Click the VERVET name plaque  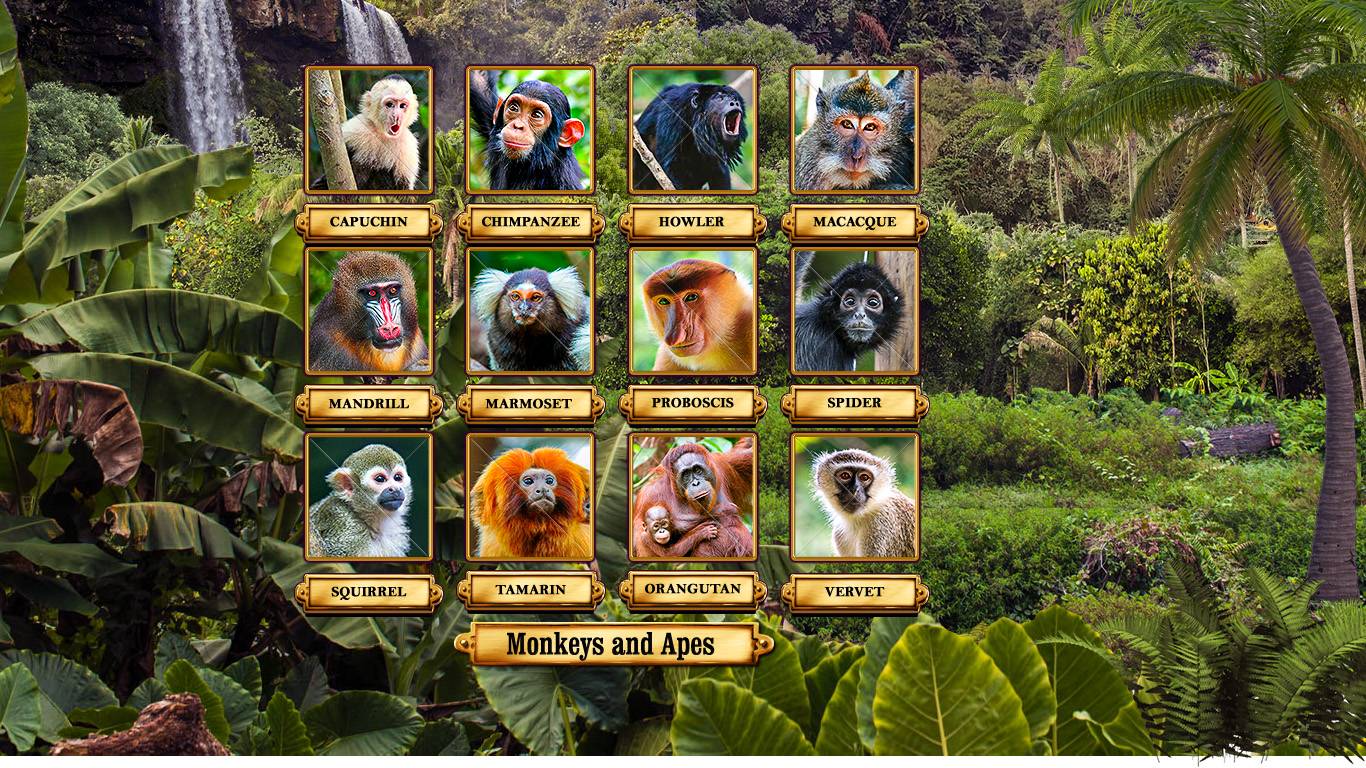pos(855,592)
